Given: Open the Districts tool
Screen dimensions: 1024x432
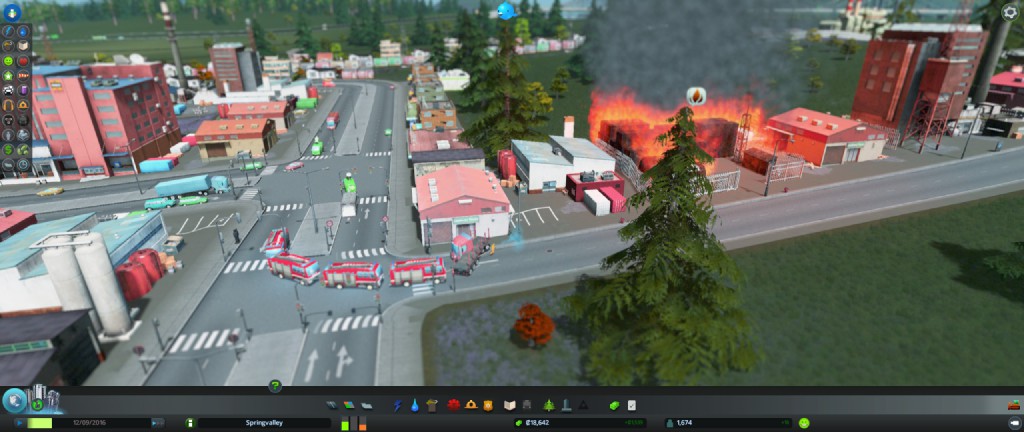Looking at the screenshot, I should [x=367, y=405].
